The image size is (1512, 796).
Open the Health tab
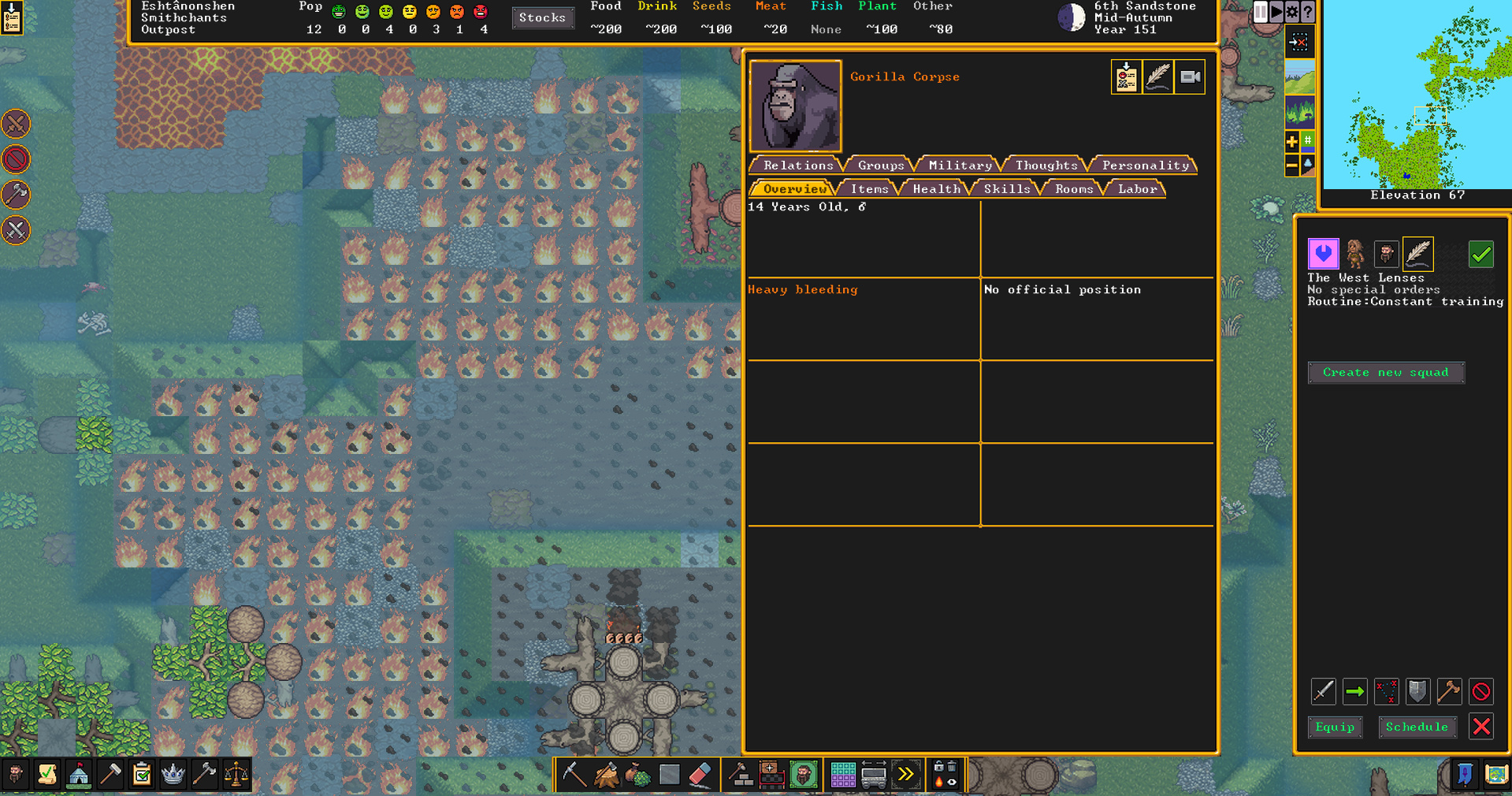pos(936,189)
